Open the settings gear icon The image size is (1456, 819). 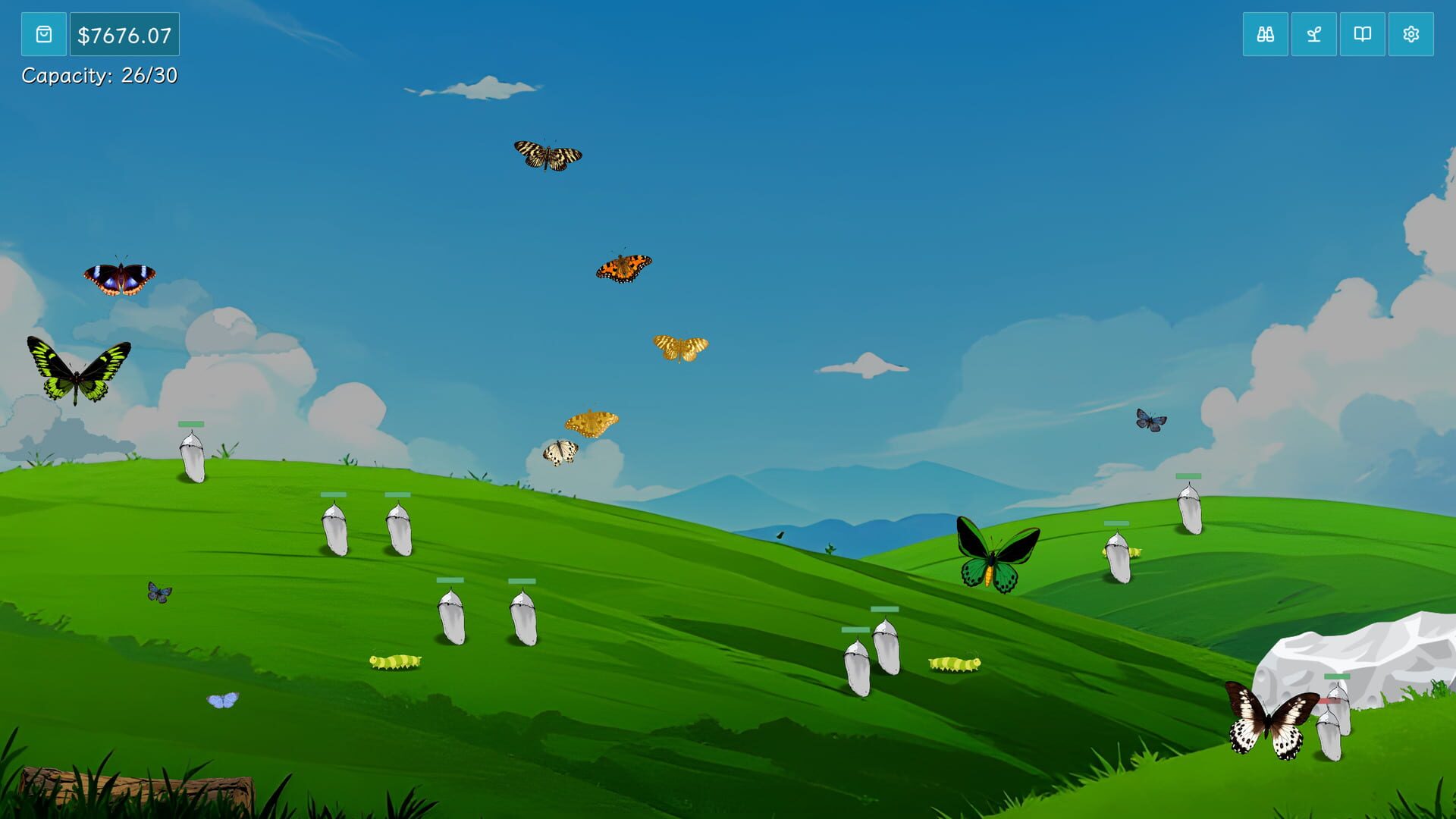coord(1410,33)
